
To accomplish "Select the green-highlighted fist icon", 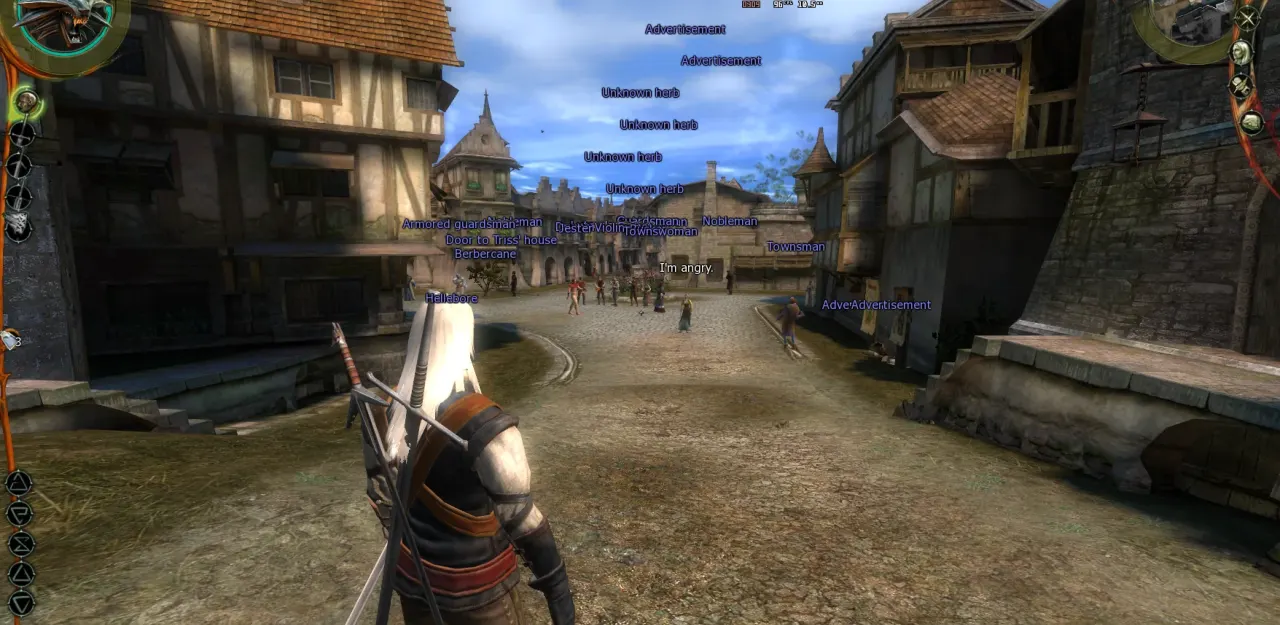I will (26, 101).
